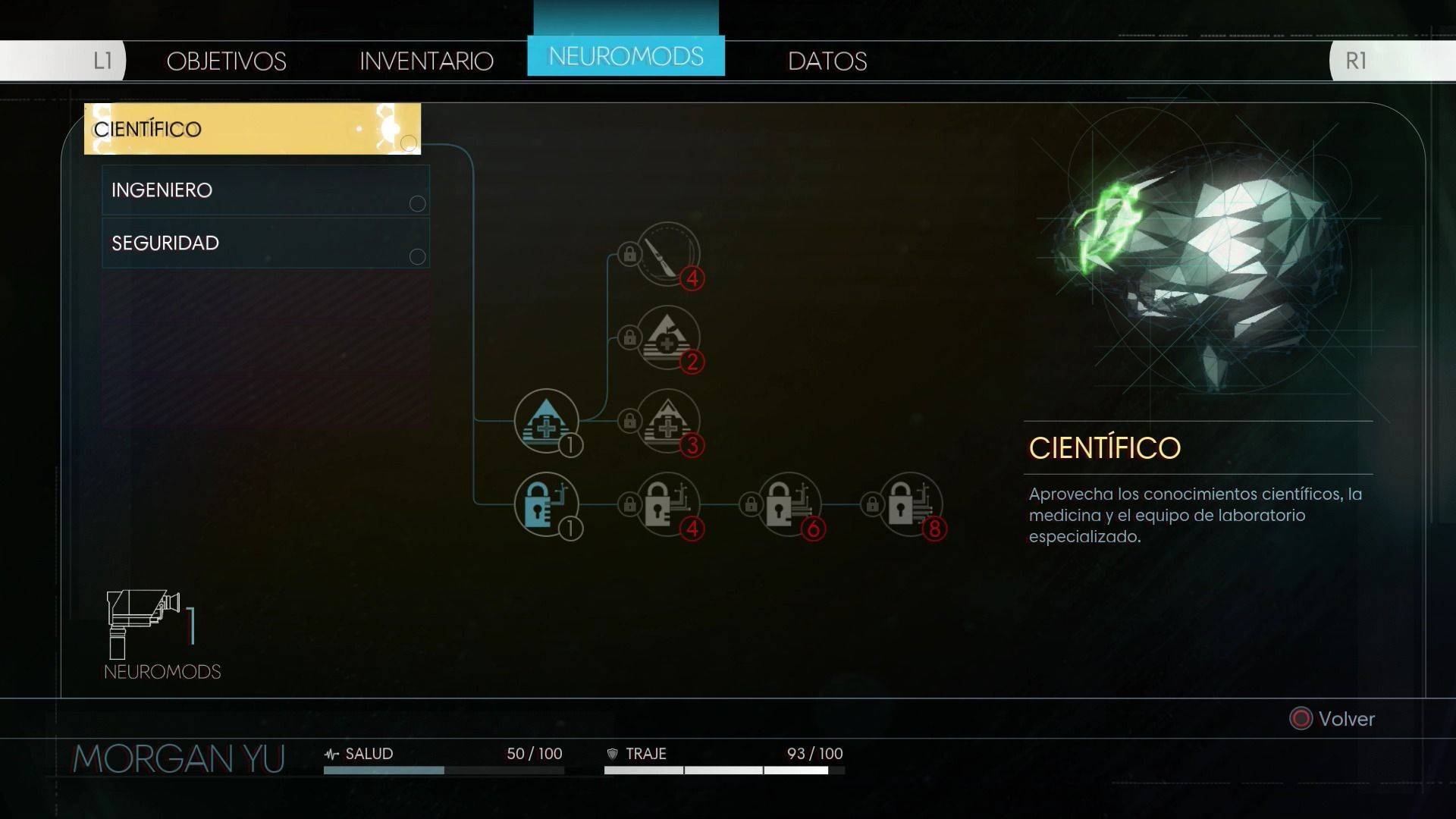Select the padlock hacking skill costing 4
Screen dimensions: 1456x819
[667, 504]
